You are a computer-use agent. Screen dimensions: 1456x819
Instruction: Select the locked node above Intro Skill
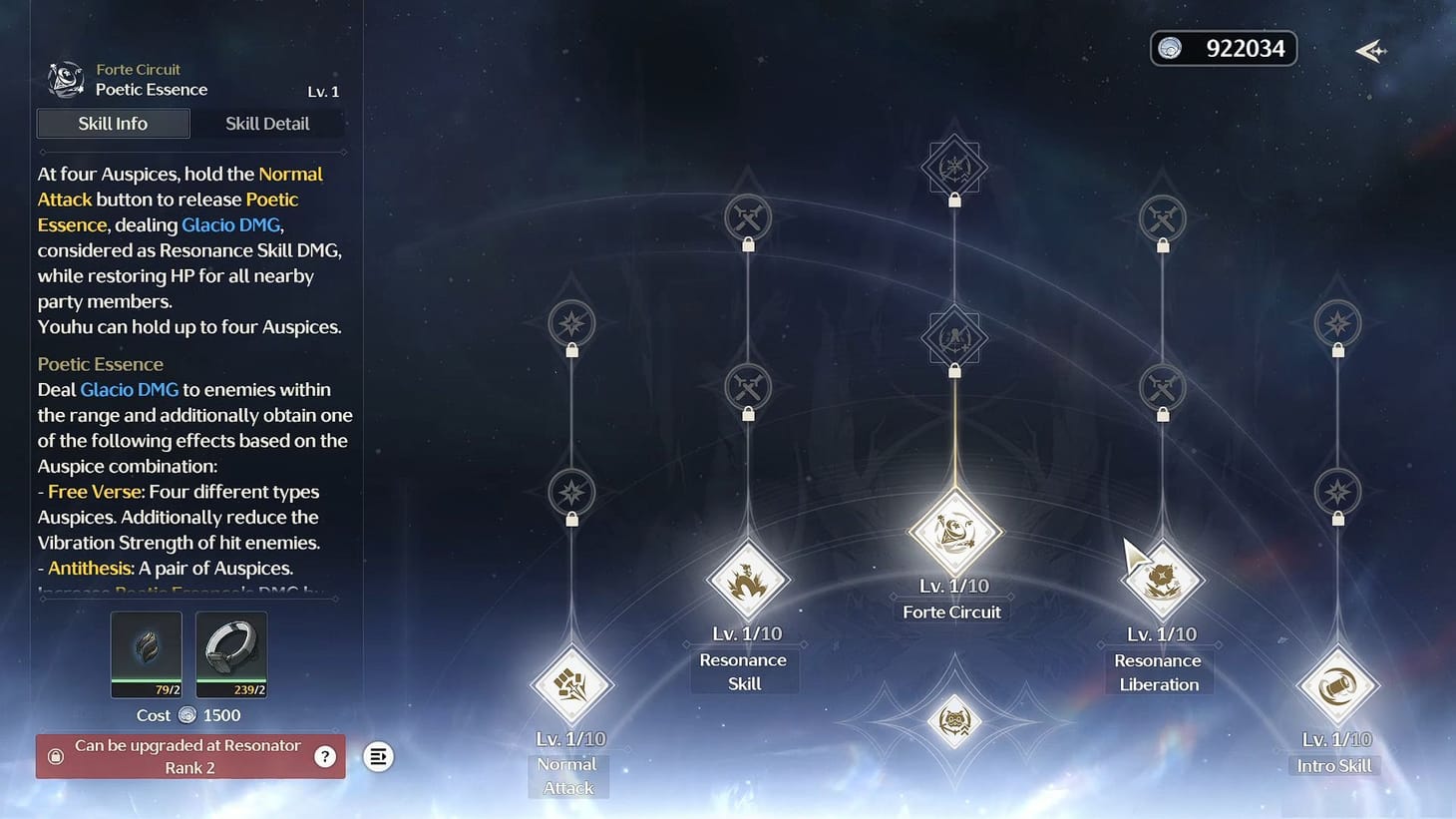(x=1336, y=493)
